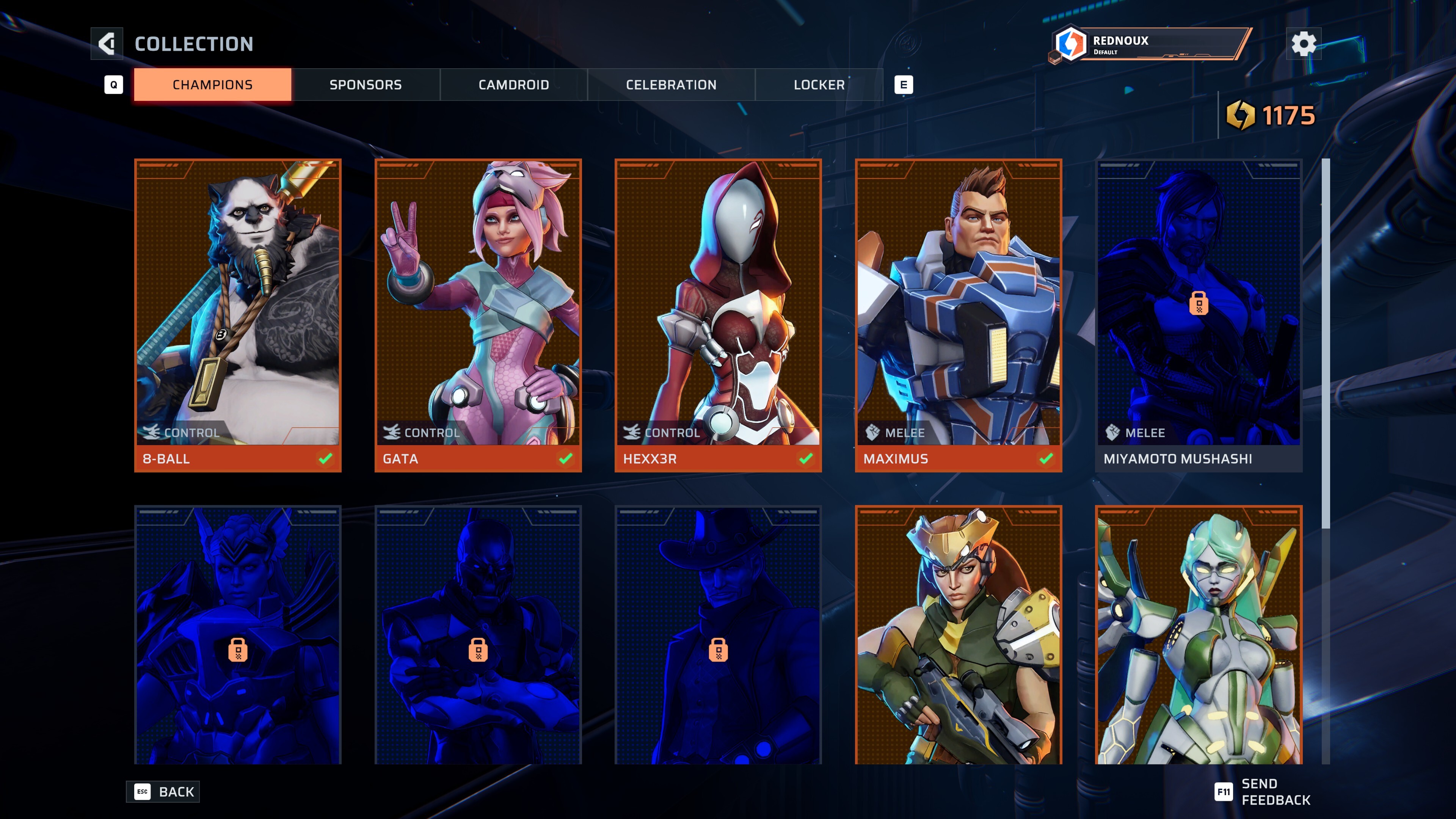This screenshot has height=819, width=1456.
Task: Select the HEXX3R champion card
Action: click(718, 315)
